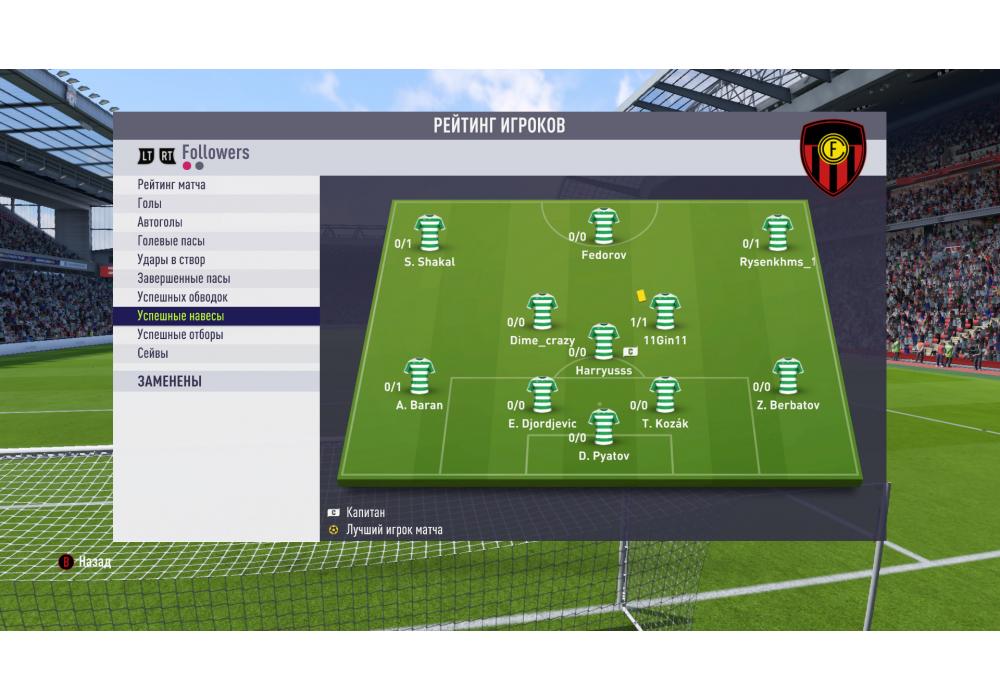
Task: Pick the captain Harryusss player shirt
Action: tap(603, 342)
